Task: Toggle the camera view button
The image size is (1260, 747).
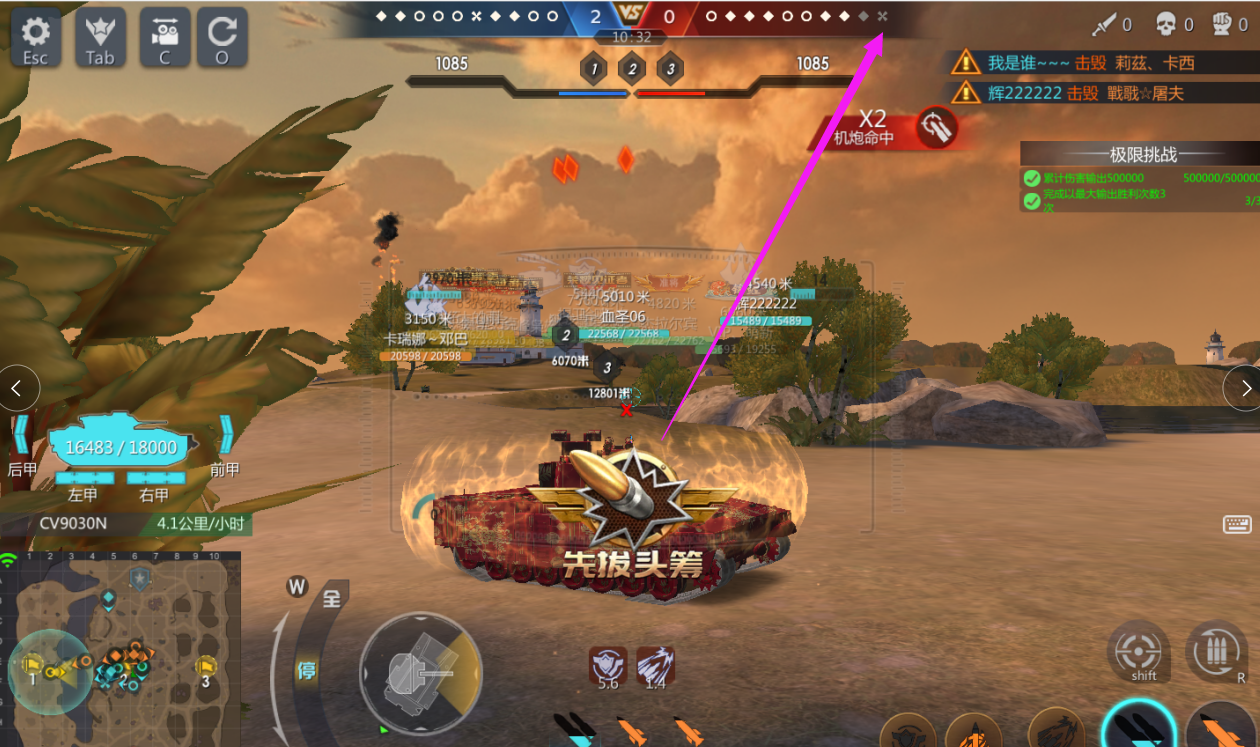Action: pyautogui.click(x=165, y=38)
